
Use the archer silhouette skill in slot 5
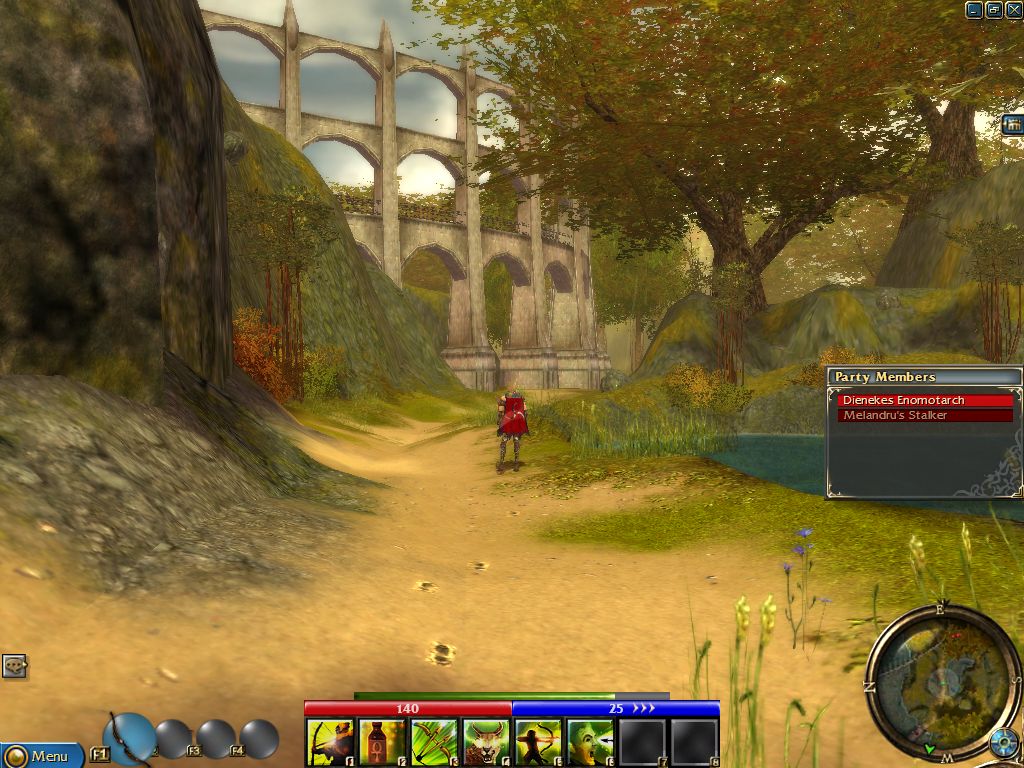pyautogui.click(x=539, y=743)
